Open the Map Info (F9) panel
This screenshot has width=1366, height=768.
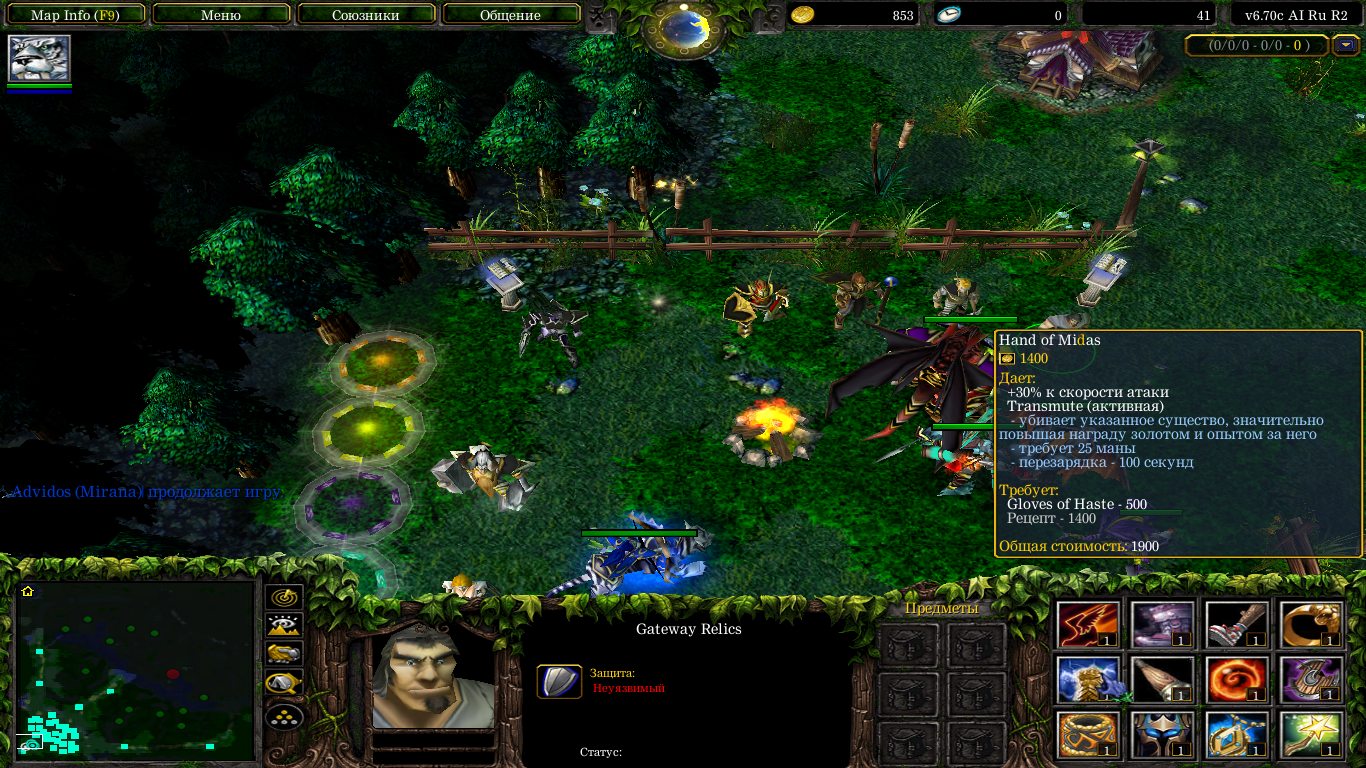click(74, 15)
